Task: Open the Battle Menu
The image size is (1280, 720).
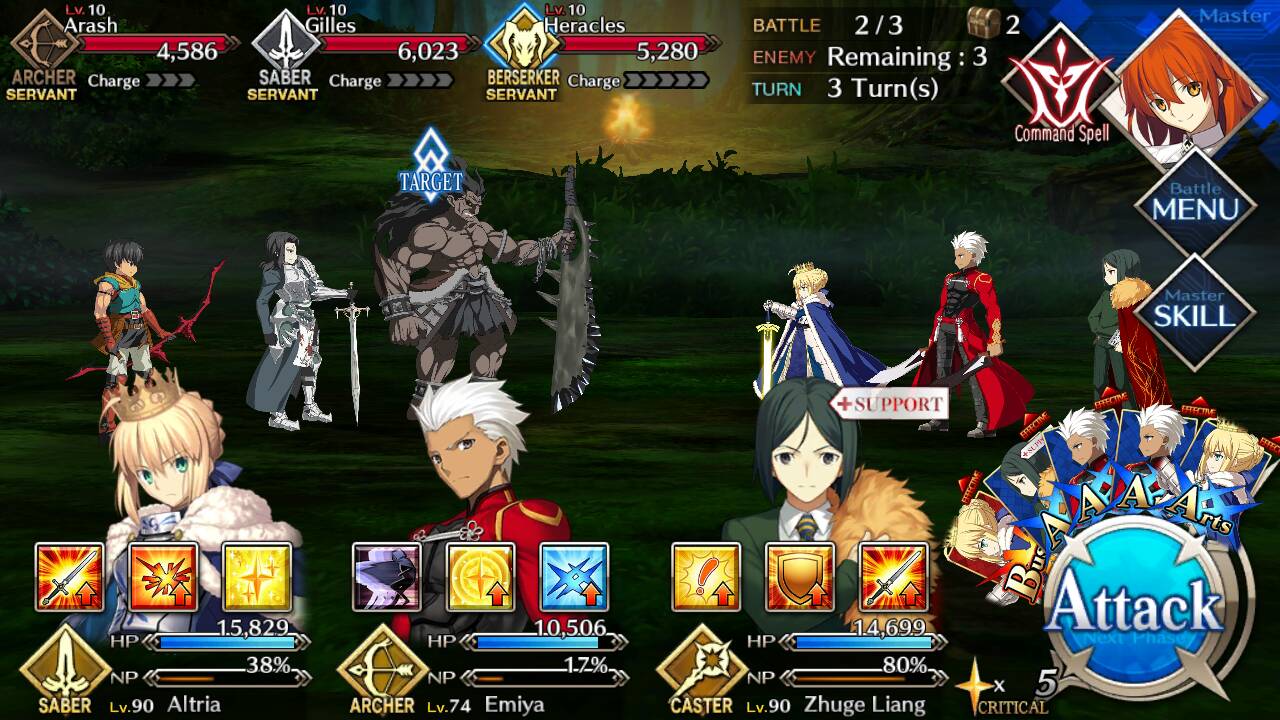Action: (x=1195, y=203)
